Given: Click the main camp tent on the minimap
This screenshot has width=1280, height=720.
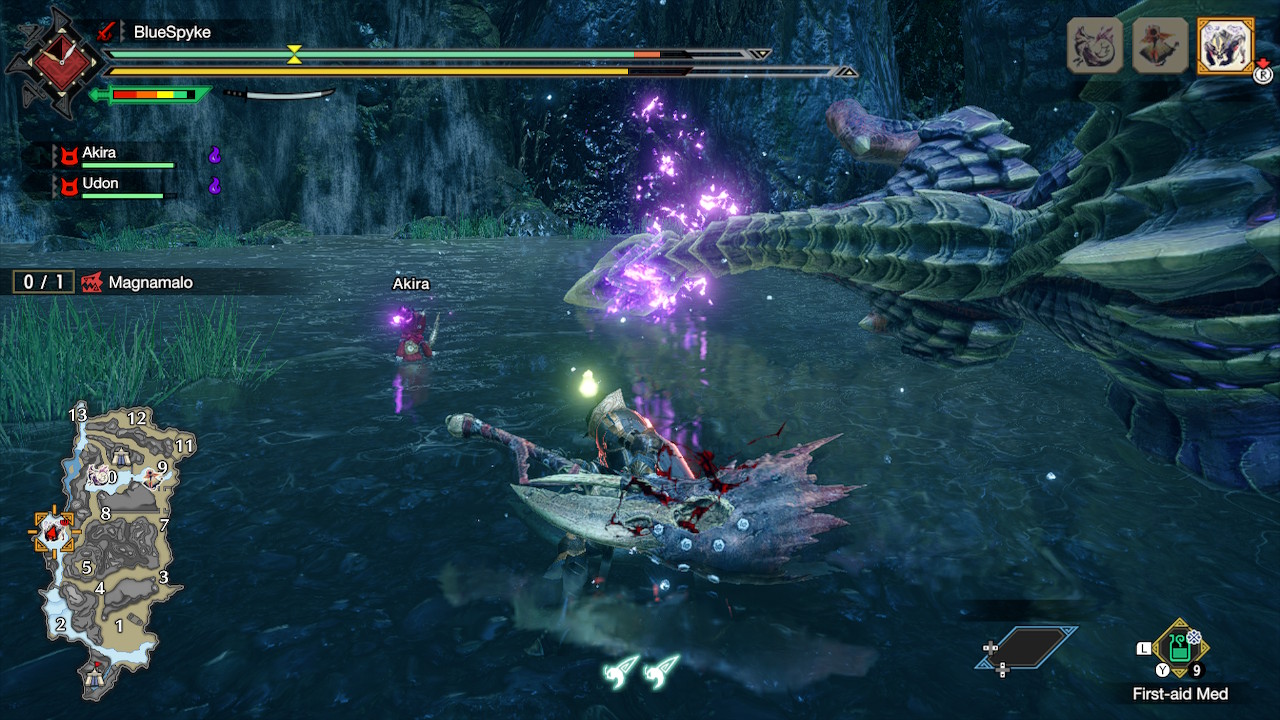Looking at the screenshot, I should [96, 677].
